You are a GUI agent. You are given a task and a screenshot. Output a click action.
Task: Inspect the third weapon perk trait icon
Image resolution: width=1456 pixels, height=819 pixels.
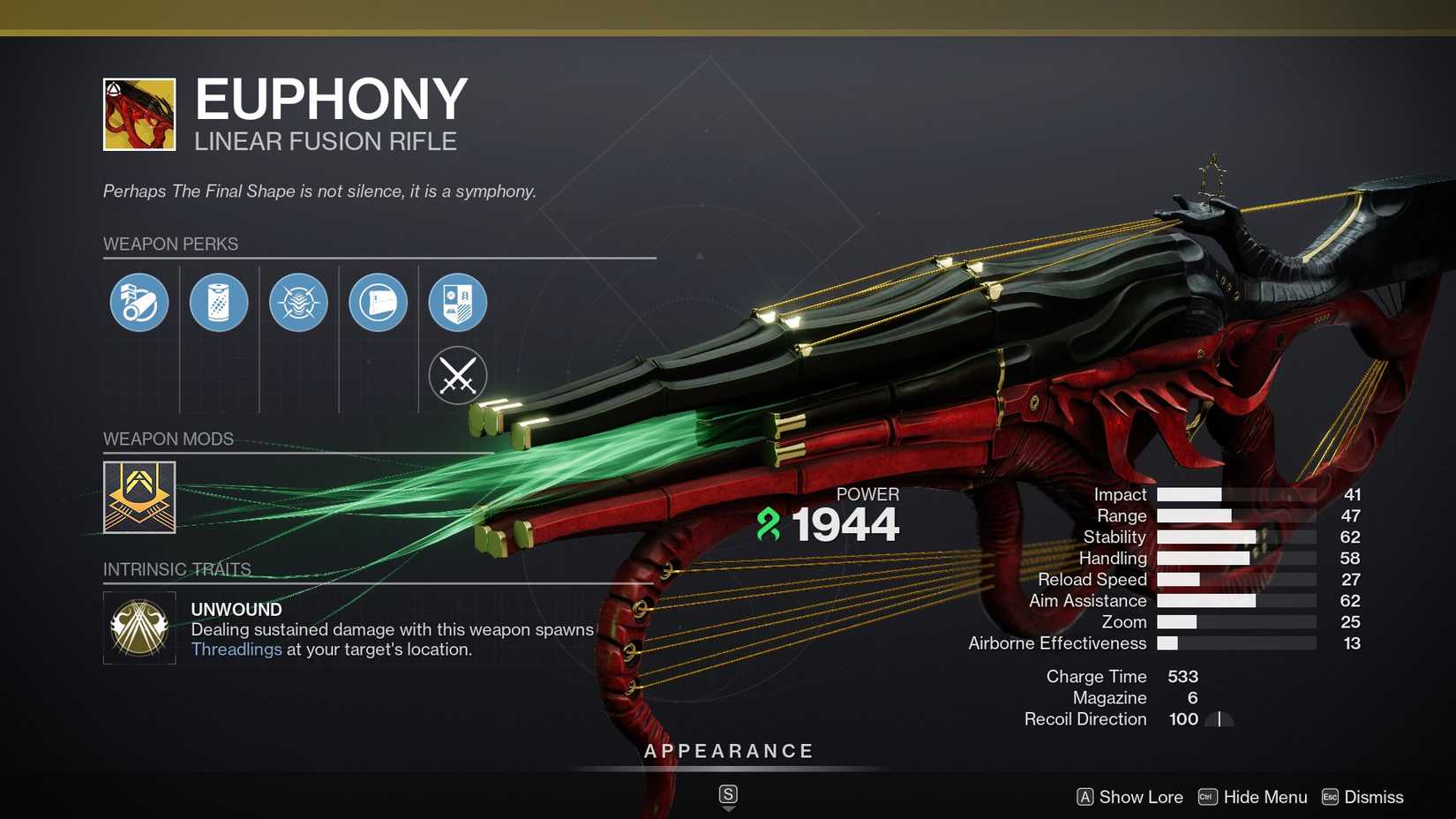(x=298, y=302)
